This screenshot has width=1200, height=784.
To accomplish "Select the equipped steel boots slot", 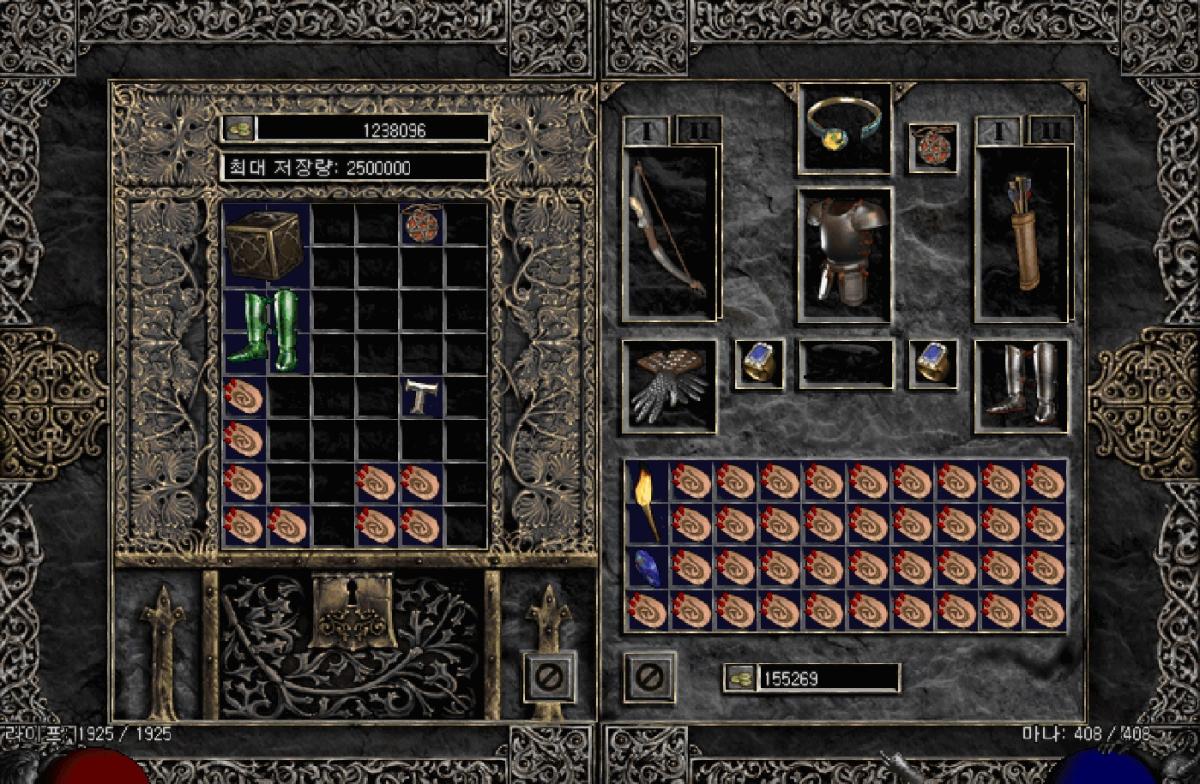I will click(x=1022, y=386).
